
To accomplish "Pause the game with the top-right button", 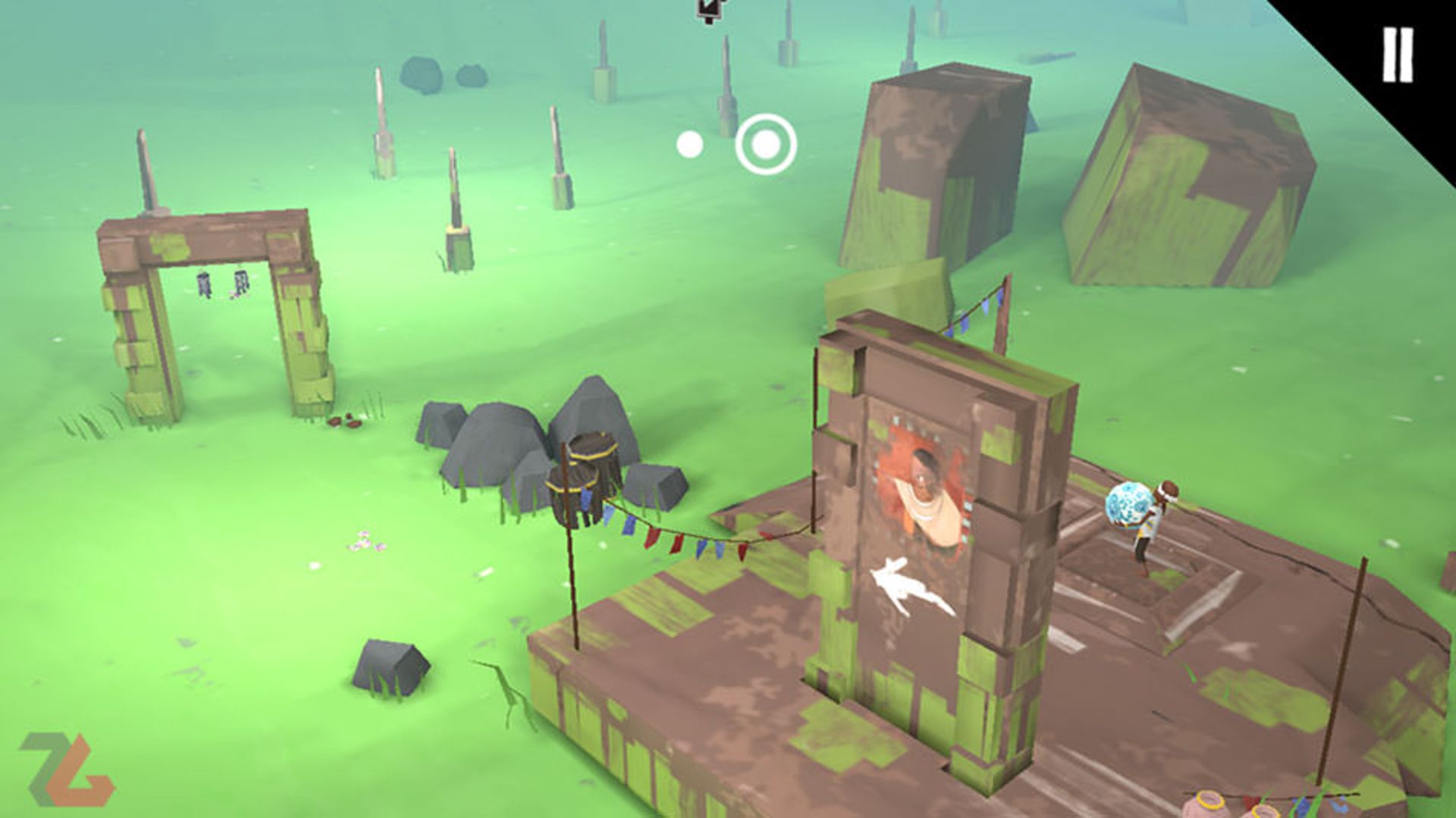I will [x=1397, y=55].
